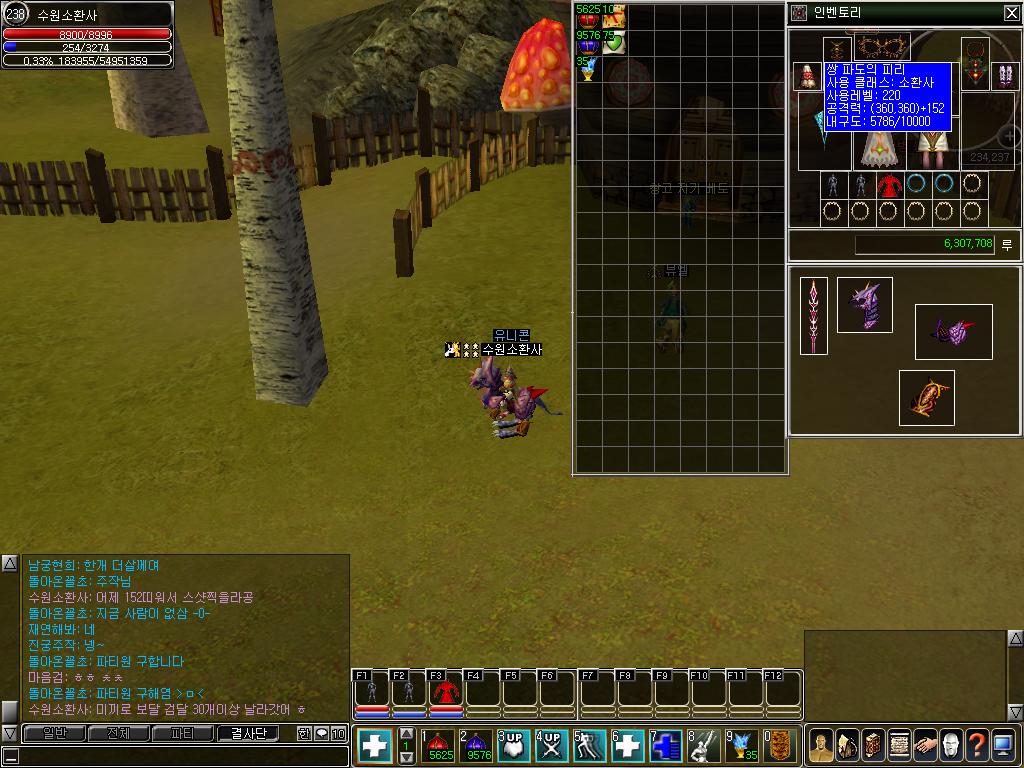
Task: Select the long pink spear in the inventory
Action: [x=814, y=316]
